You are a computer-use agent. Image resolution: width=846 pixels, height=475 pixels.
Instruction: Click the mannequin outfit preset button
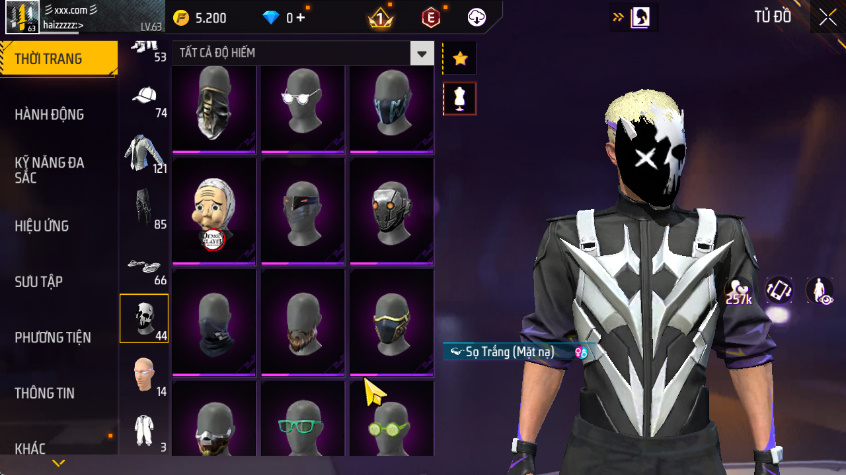[x=460, y=98]
